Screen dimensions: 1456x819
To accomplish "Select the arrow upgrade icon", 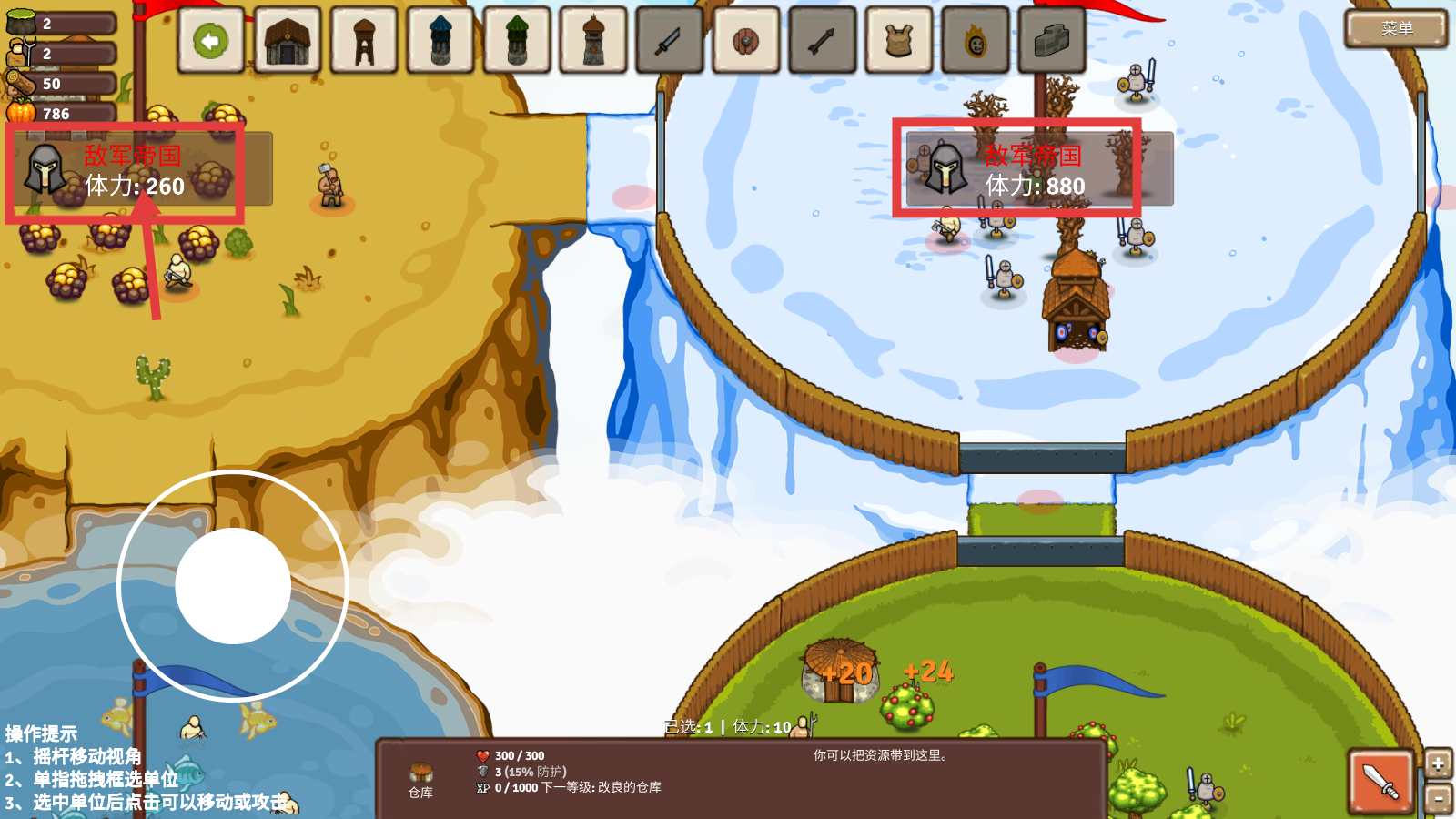I will (x=823, y=41).
